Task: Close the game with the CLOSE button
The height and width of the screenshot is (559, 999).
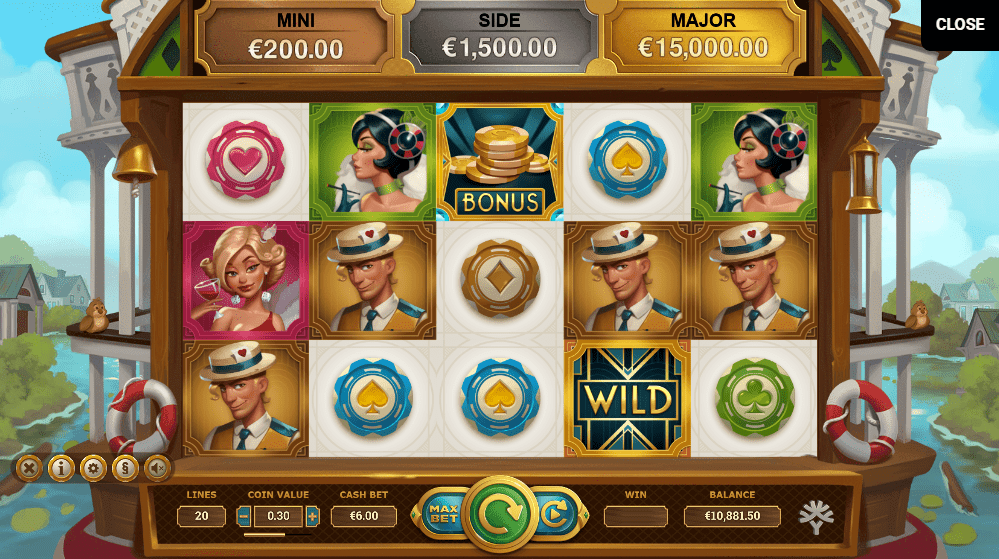Action: (960, 25)
